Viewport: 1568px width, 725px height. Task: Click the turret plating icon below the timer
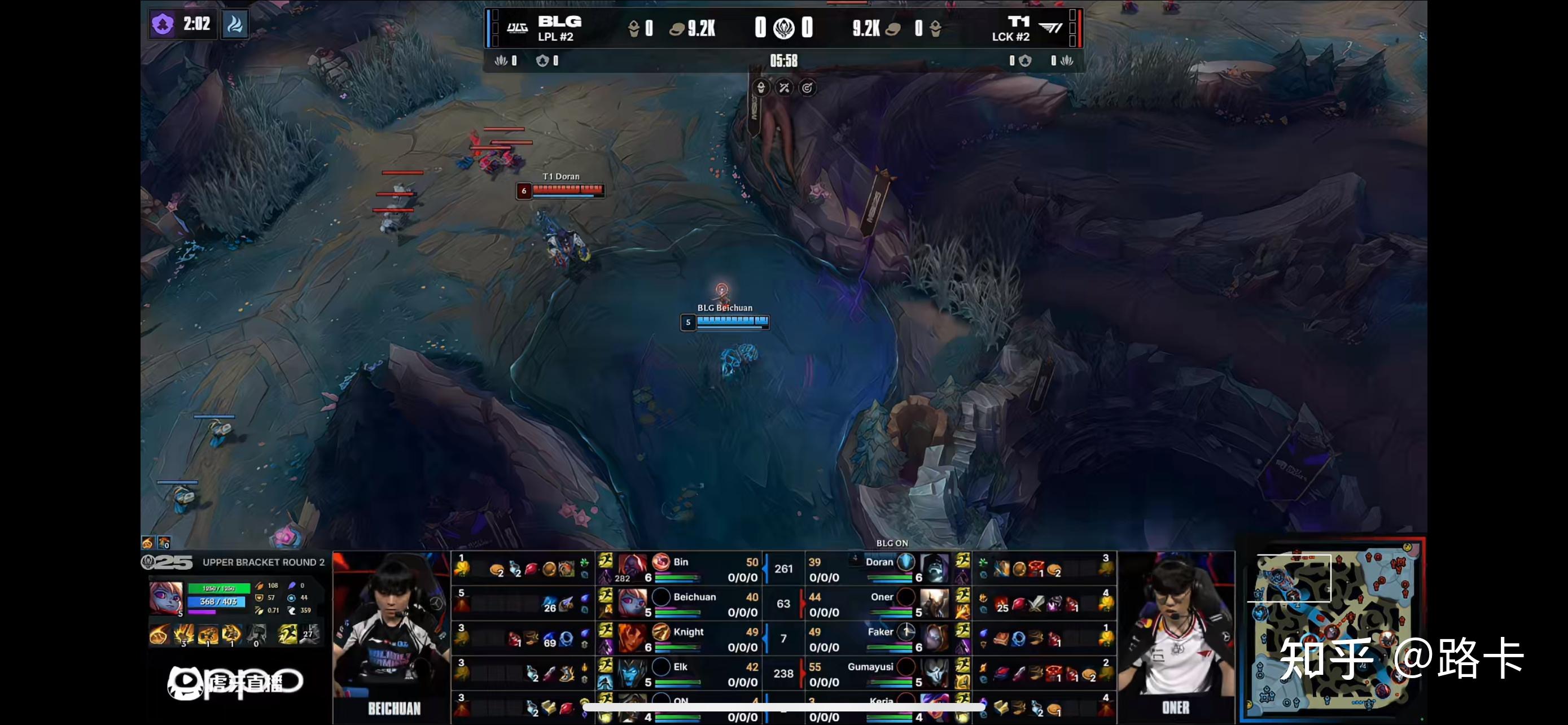click(760, 88)
